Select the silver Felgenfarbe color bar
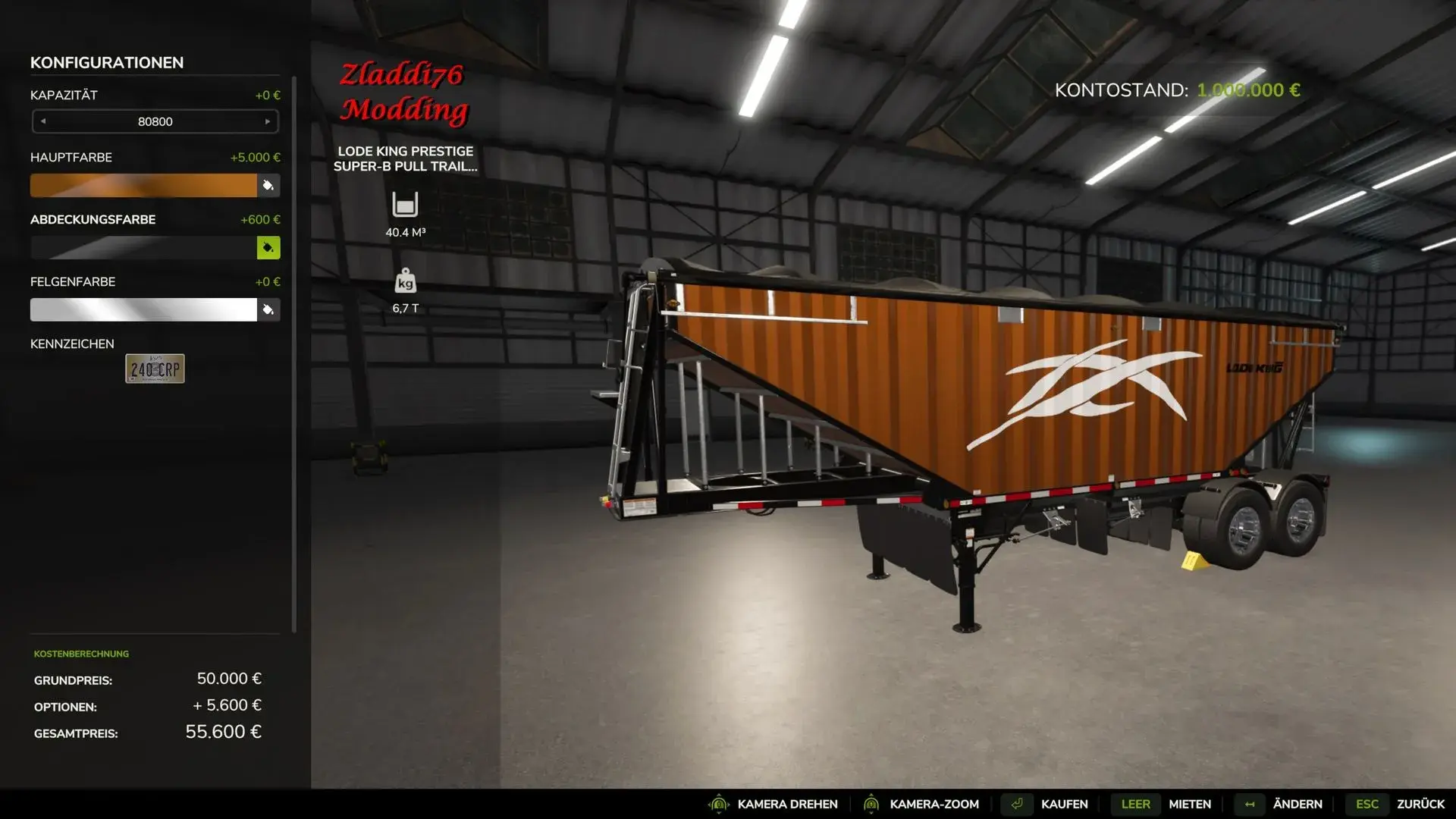Screen dimensions: 1456x819 pos(144,309)
